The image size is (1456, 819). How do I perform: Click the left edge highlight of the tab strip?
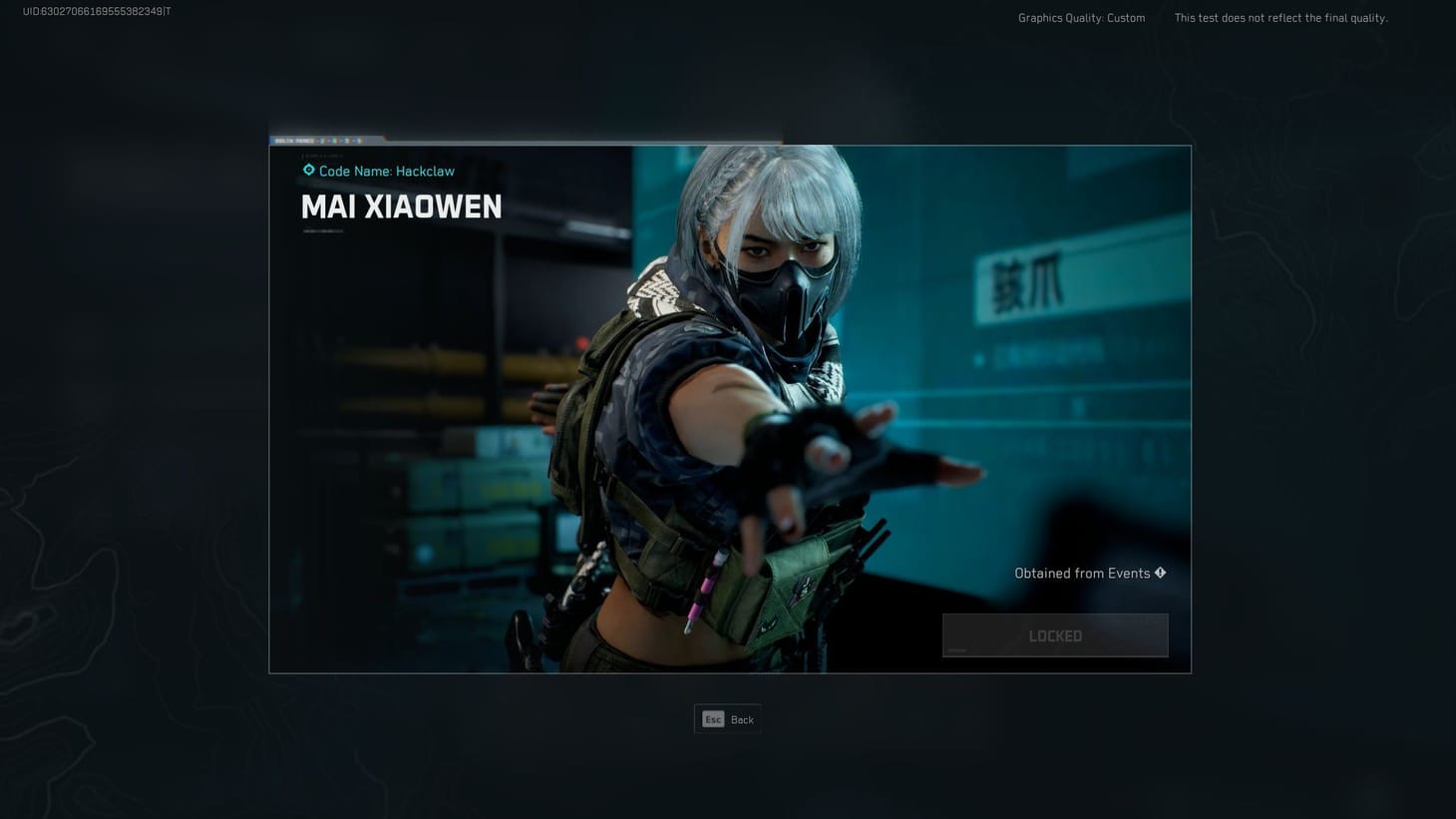272,139
